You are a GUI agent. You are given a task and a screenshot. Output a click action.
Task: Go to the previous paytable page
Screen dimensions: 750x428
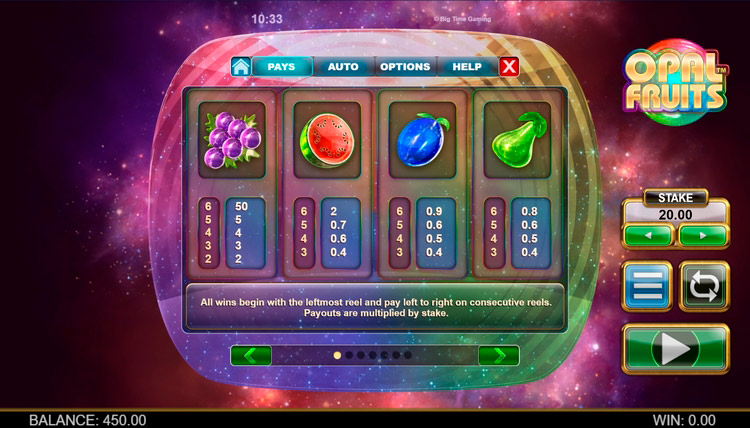click(x=251, y=355)
